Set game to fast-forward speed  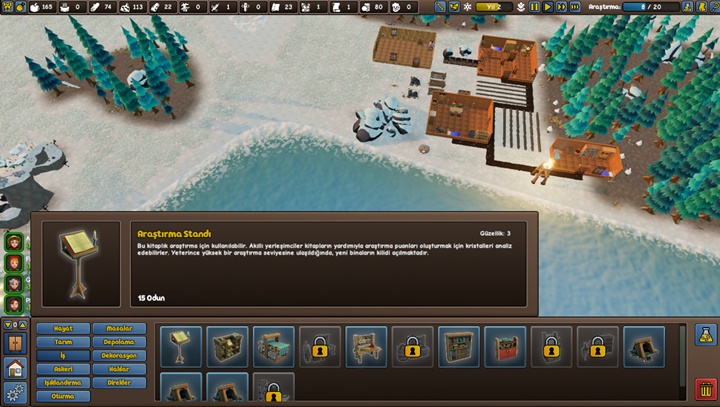(x=562, y=6)
